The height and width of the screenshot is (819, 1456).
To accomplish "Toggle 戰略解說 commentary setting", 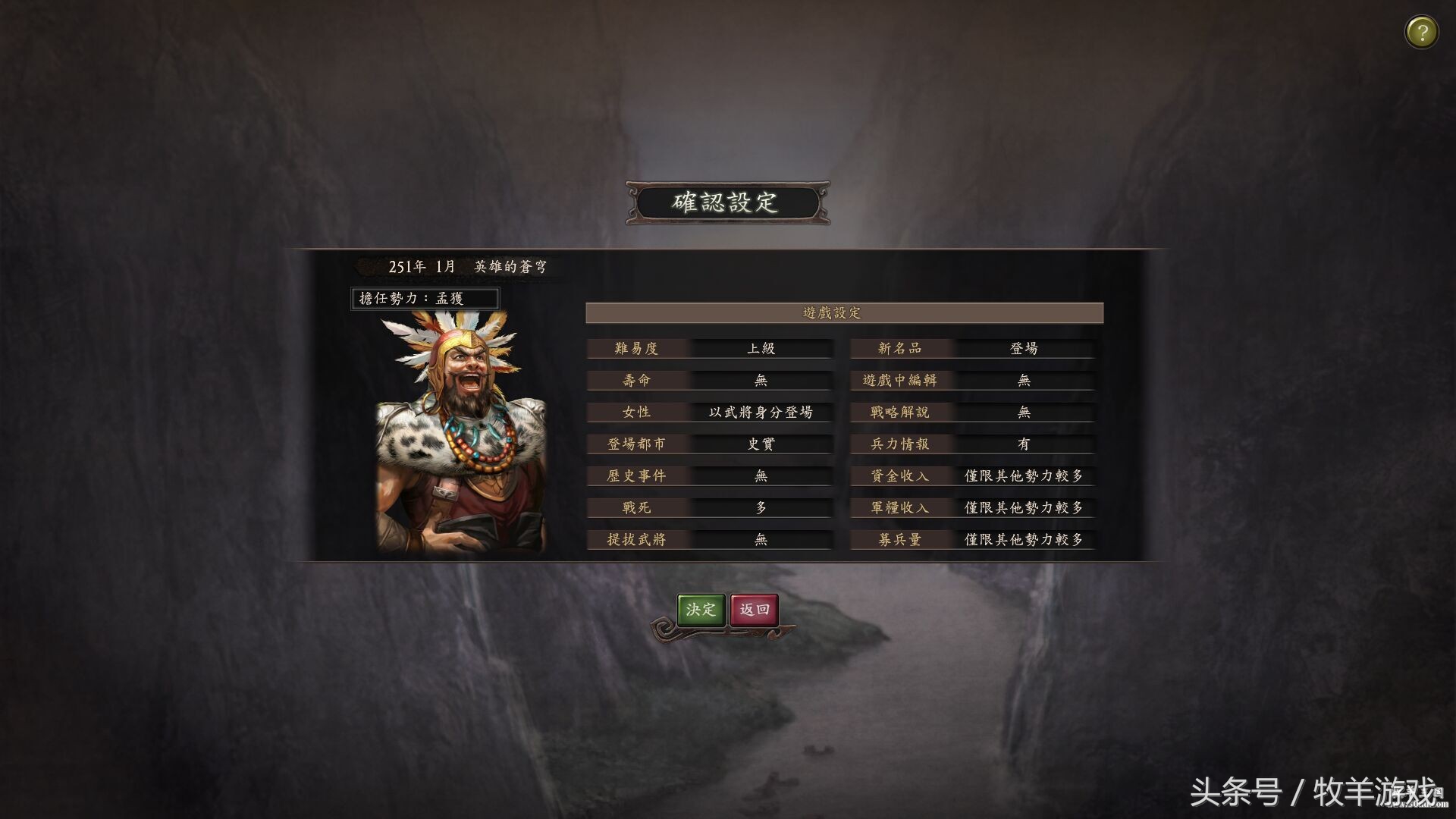I will tap(1024, 412).
